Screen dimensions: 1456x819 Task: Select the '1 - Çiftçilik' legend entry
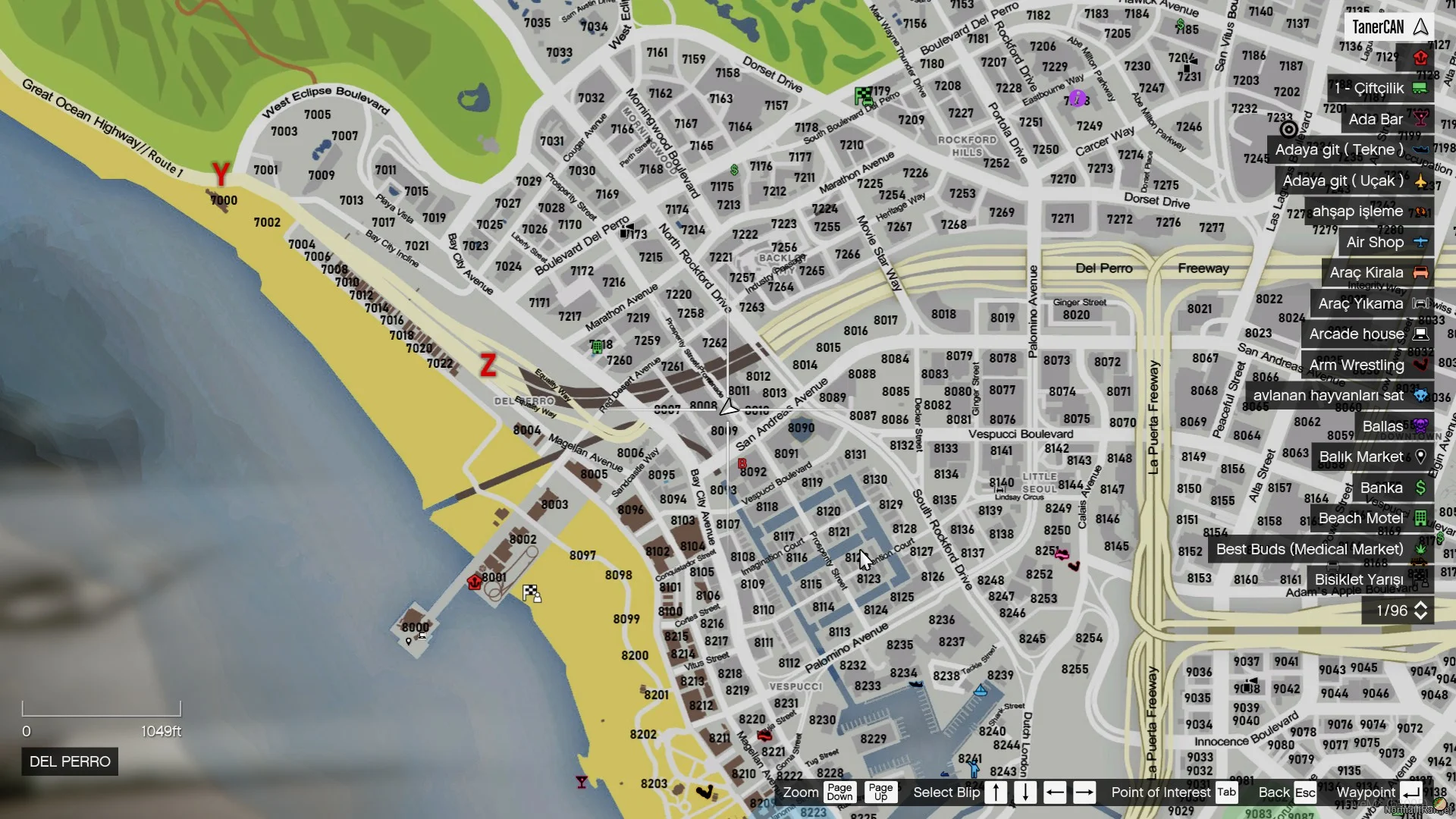click(1379, 88)
